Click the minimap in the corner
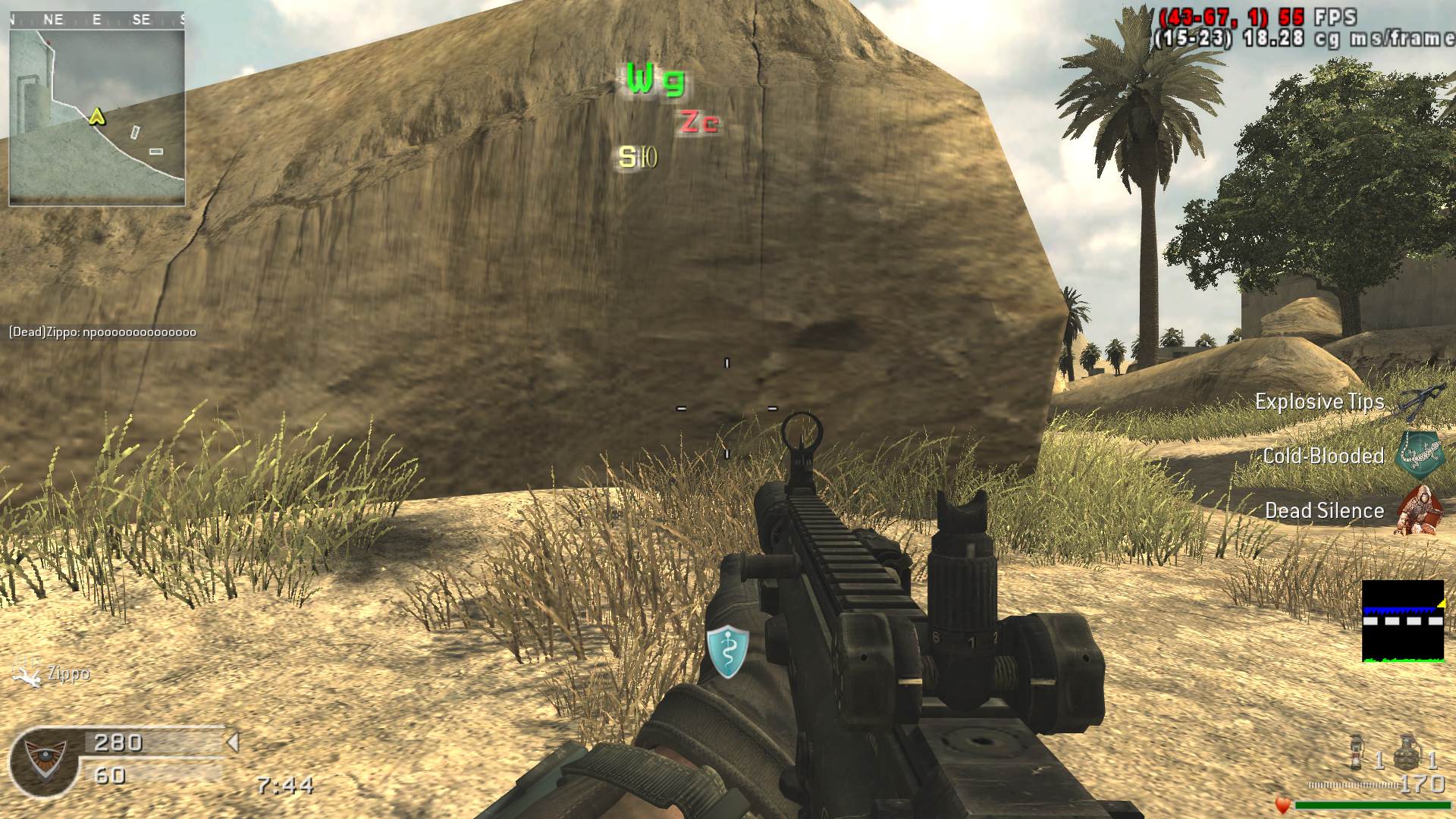The width and height of the screenshot is (1456, 819). click(x=97, y=116)
